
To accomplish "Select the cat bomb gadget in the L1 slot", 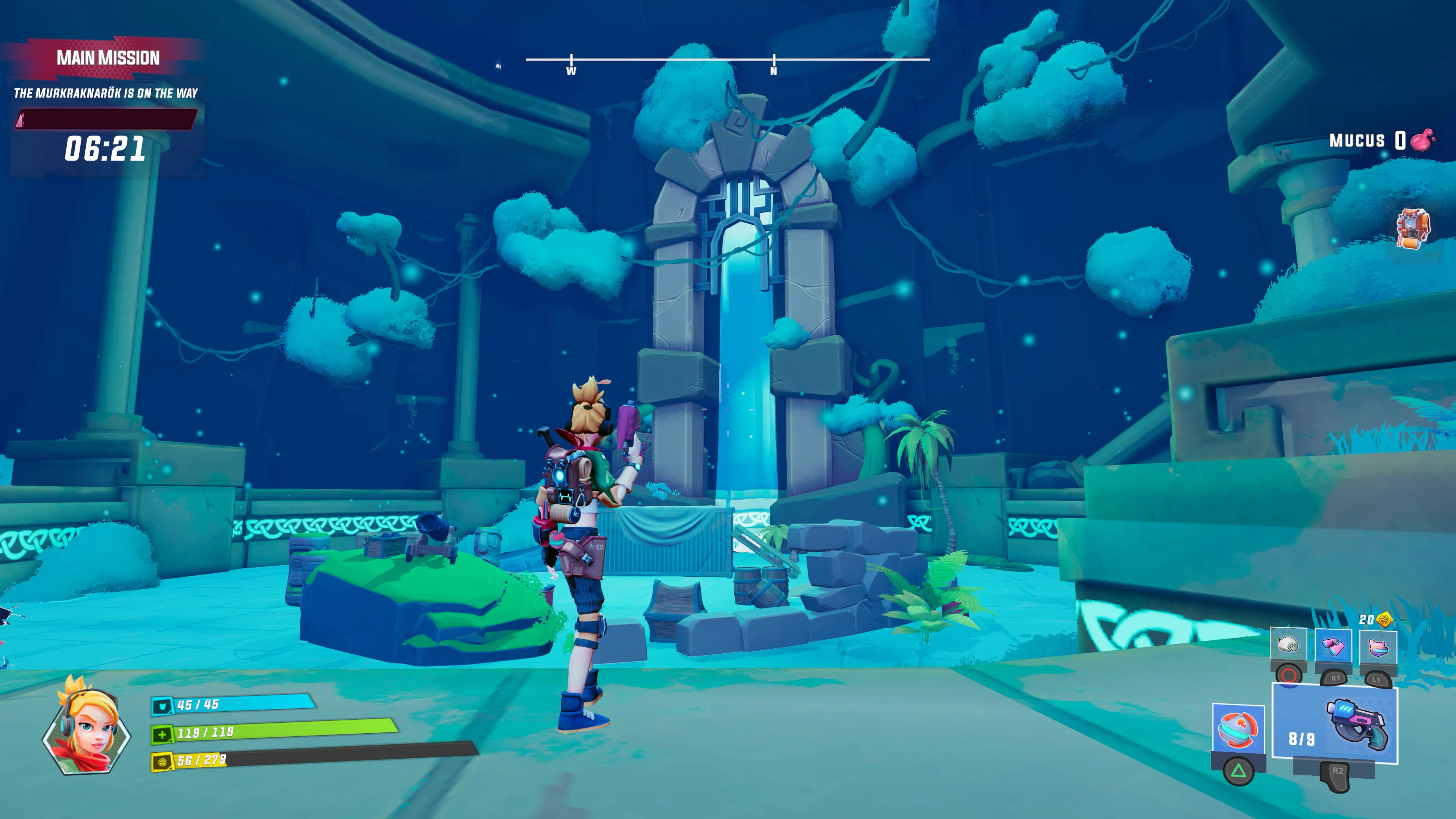I will point(1378,648).
